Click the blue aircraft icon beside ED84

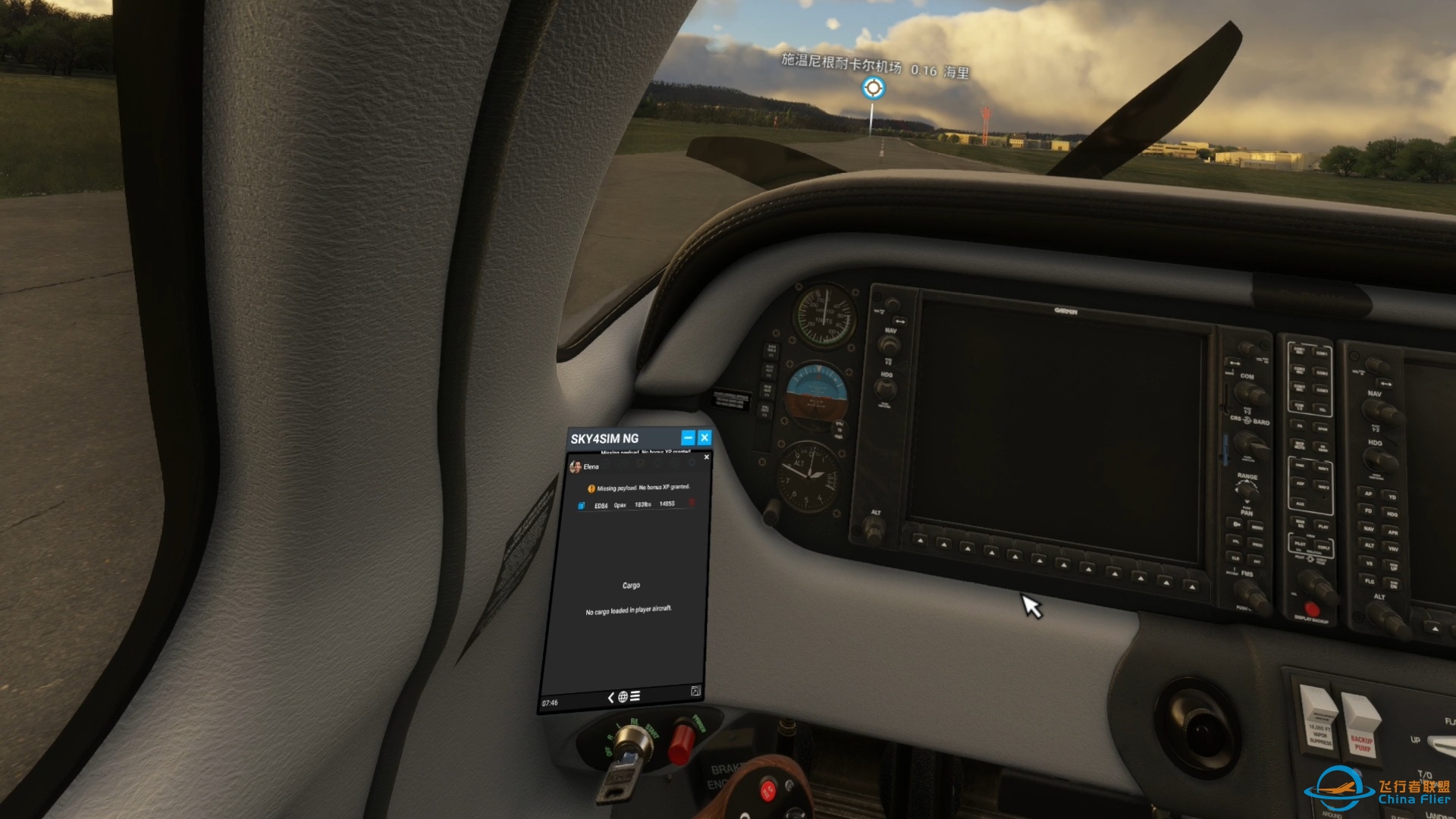582,505
